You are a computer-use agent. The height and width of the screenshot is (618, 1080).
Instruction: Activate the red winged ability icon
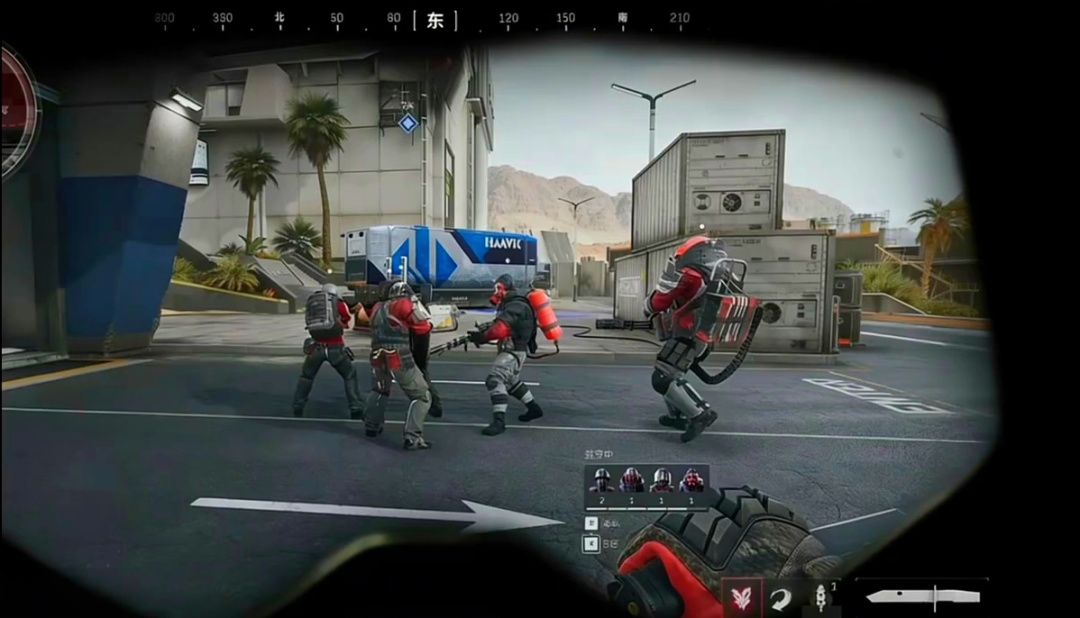pyautogui.click(x=742, y=598)
